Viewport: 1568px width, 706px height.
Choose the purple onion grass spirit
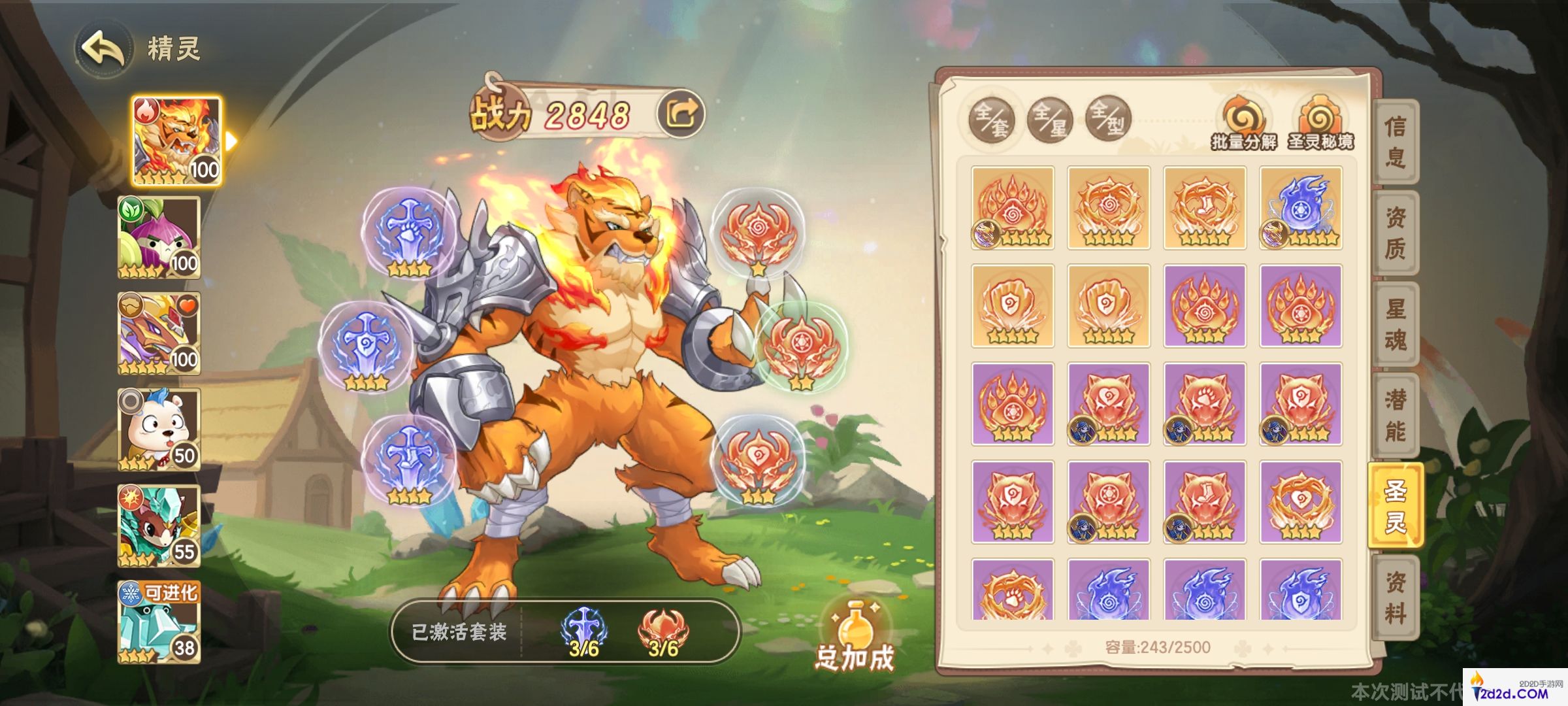pyautogui.click(x=159, y=237)
